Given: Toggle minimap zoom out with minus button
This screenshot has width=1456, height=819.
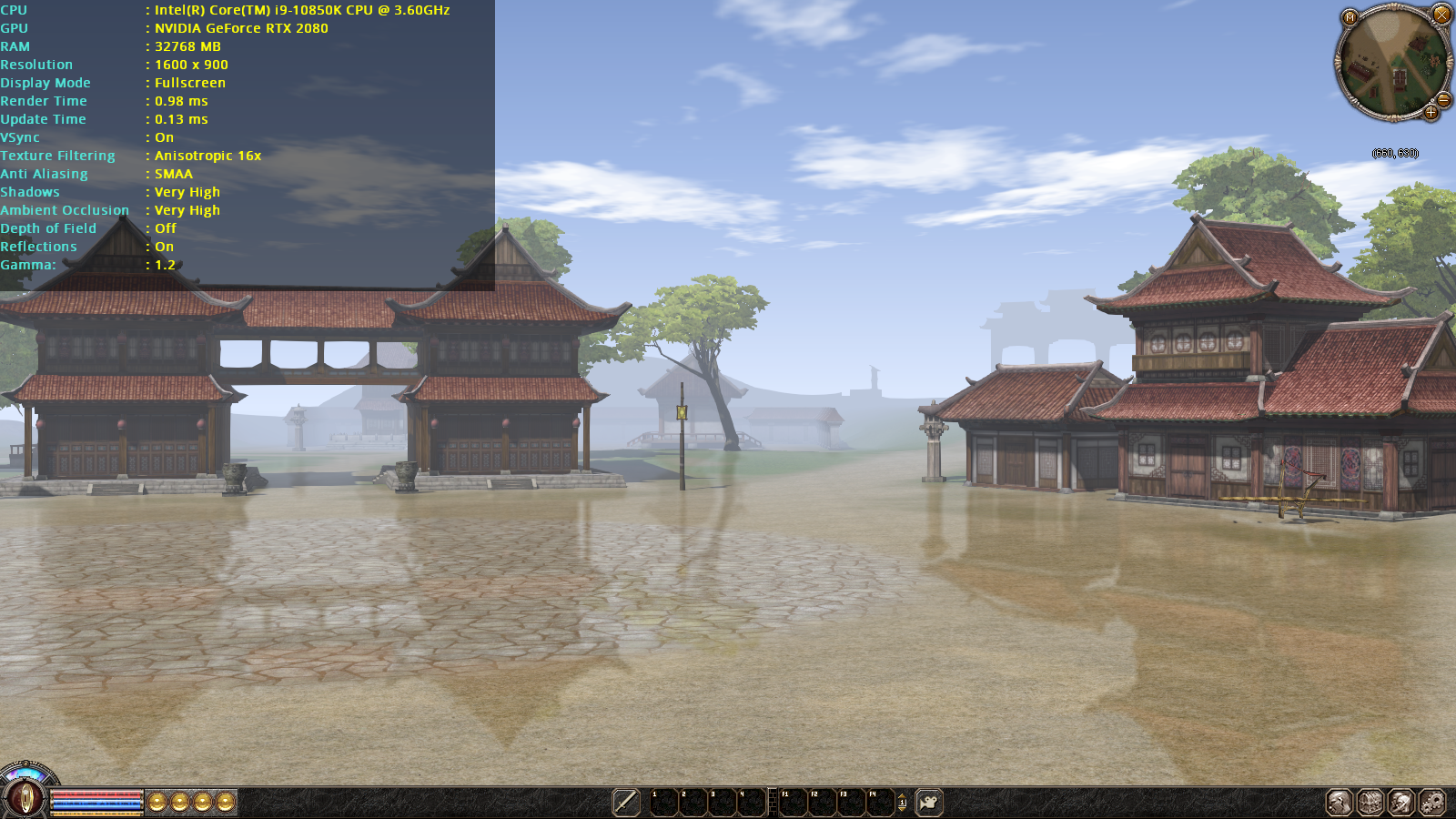Looking at the screenshot, I should point(1443,100).
